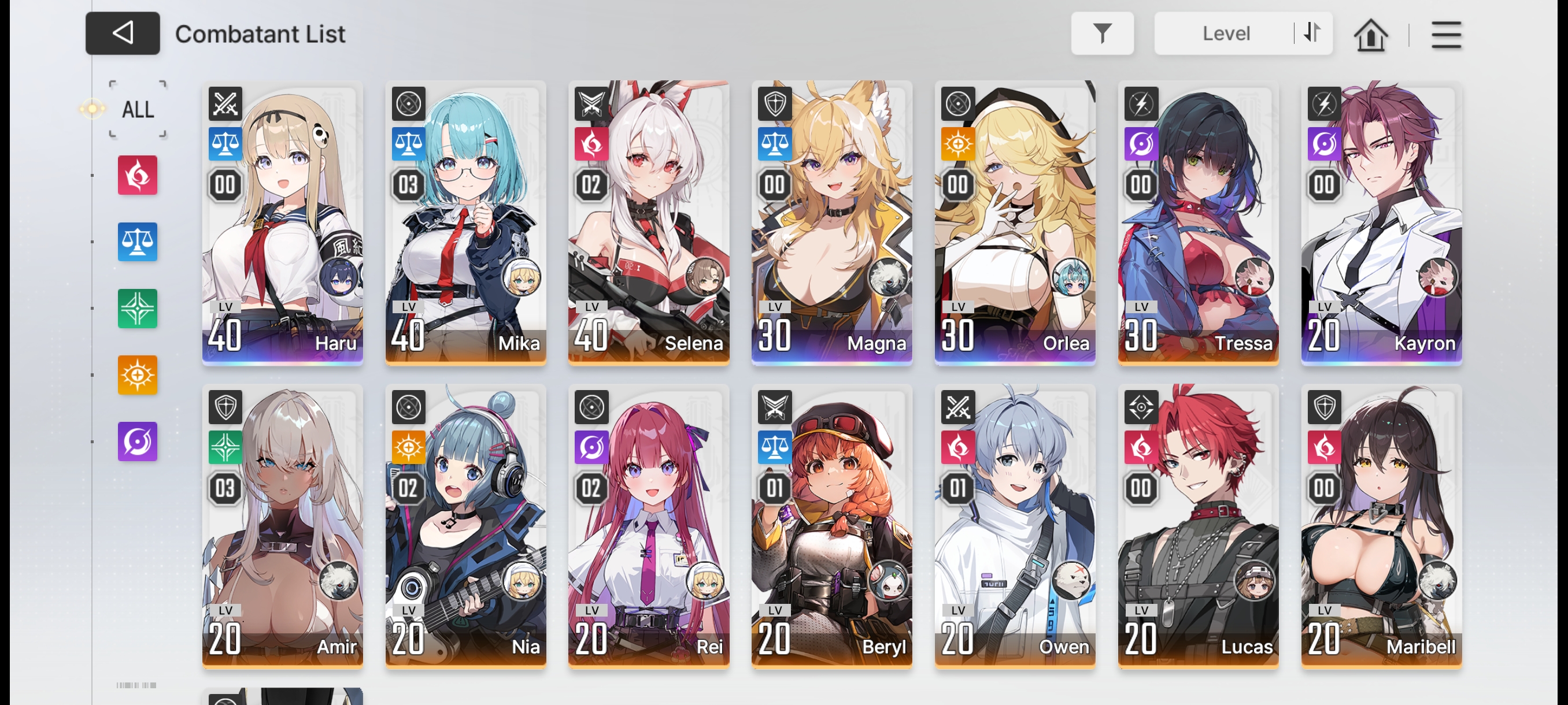The height and width of the screenshot is (705, 1568).
Task: Select the Magna combatant card
Action: click(x=831, y=222)
